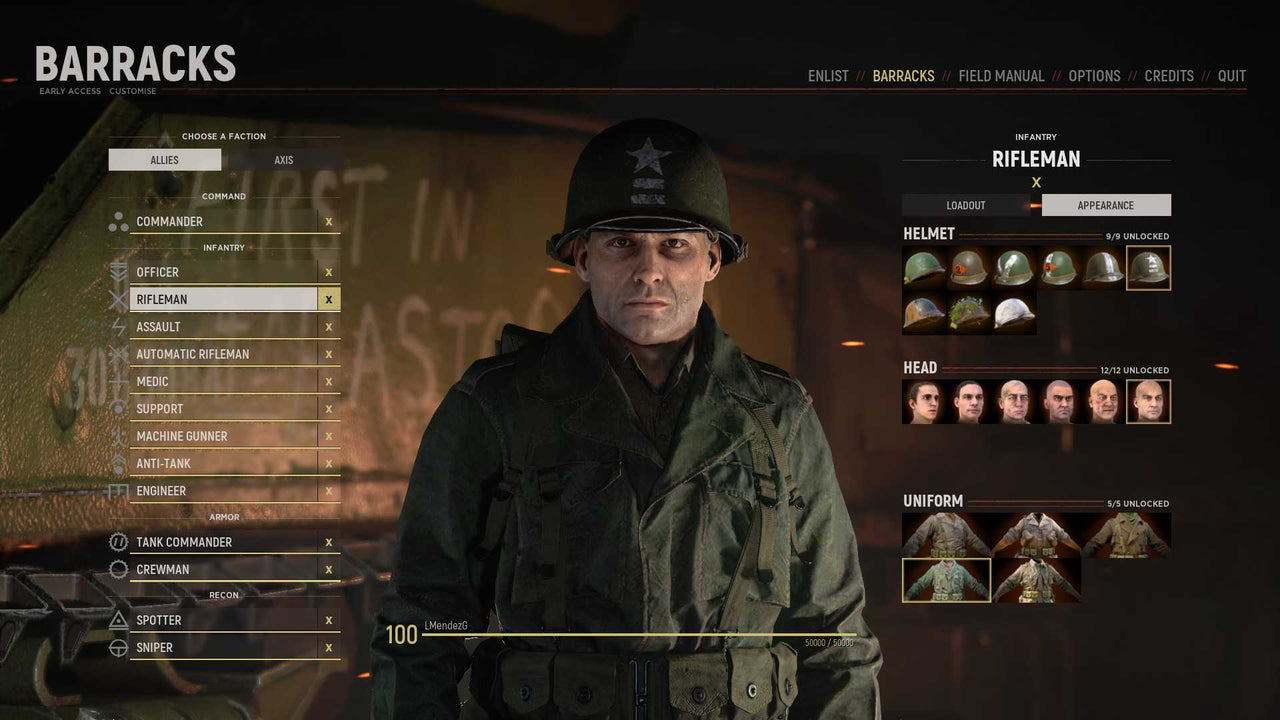Viewport: 1280px width, 720px height.
Task: Click the Spotter triangle icon
Action: [x=120, y=619]
